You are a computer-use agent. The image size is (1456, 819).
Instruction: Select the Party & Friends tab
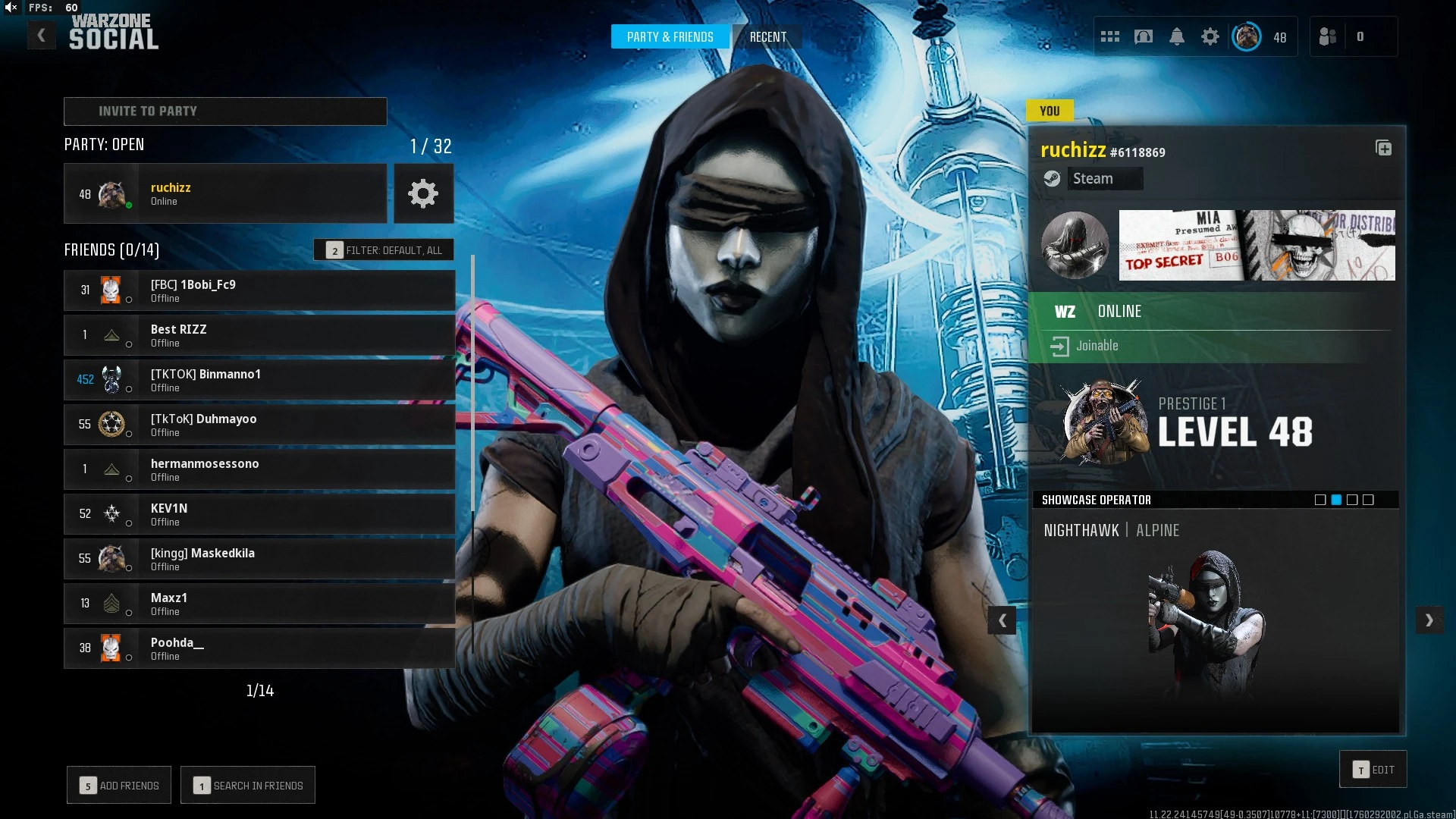click(x=670, y=37)
